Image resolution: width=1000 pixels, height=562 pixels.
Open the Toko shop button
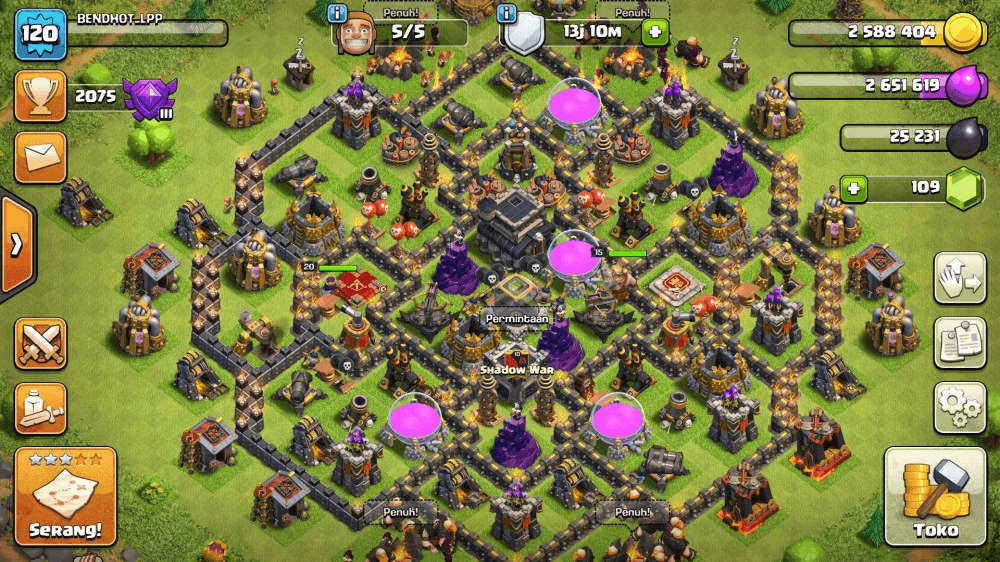pos(935,497)
